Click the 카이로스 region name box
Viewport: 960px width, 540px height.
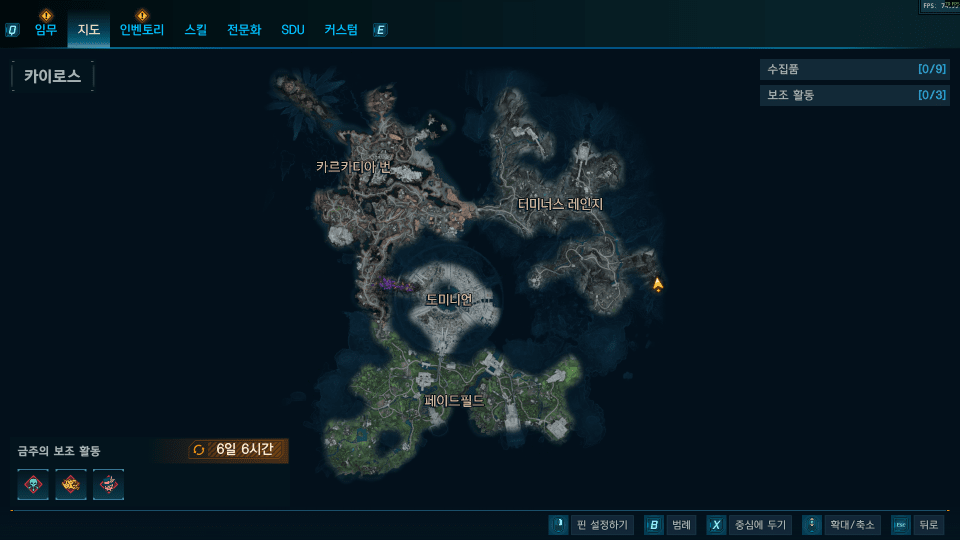(53, 76)
